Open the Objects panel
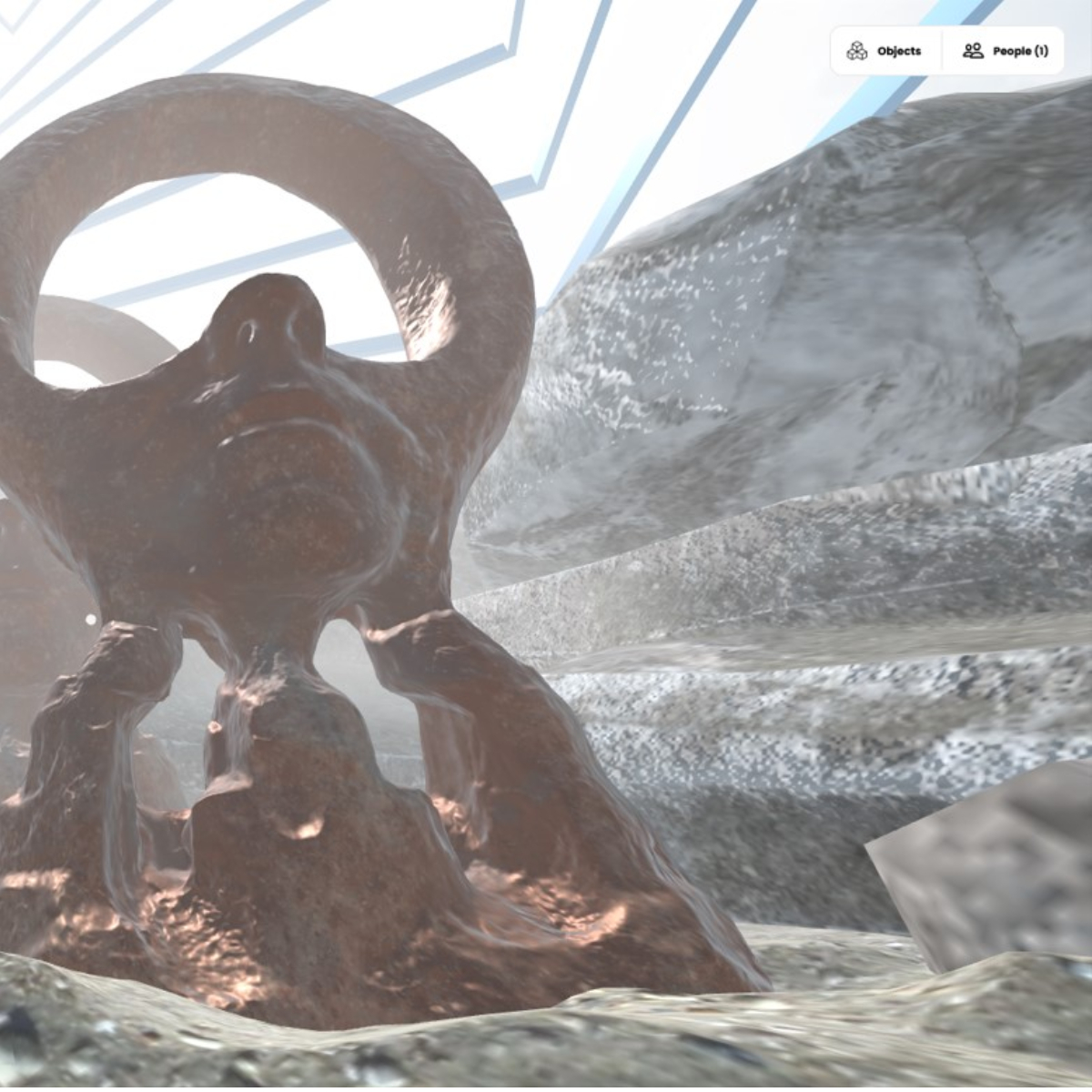Image resolution: width=1092 pixels, height=1092 pixels. pos(885,51)
